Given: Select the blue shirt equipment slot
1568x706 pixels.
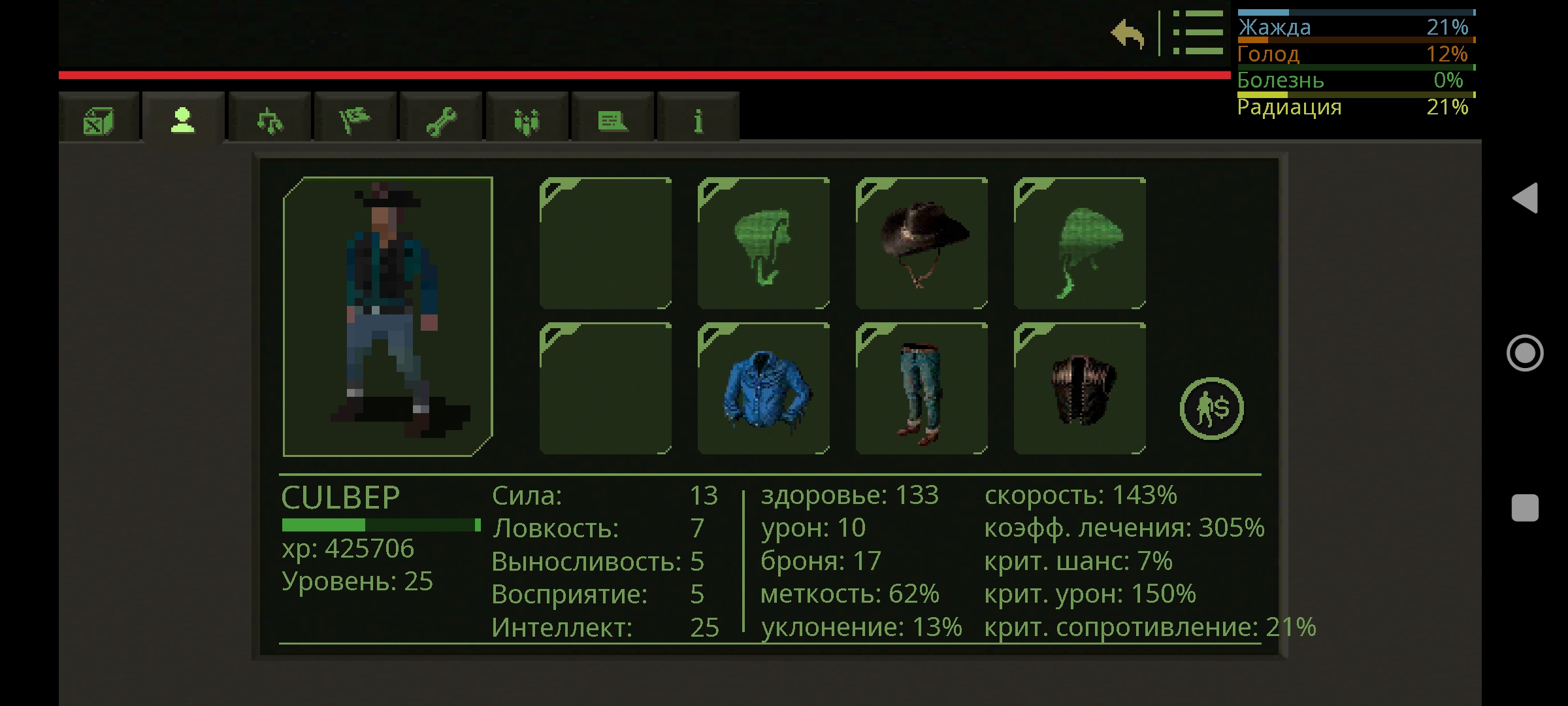Looking at the screenshot, I should tap(764, 390).
